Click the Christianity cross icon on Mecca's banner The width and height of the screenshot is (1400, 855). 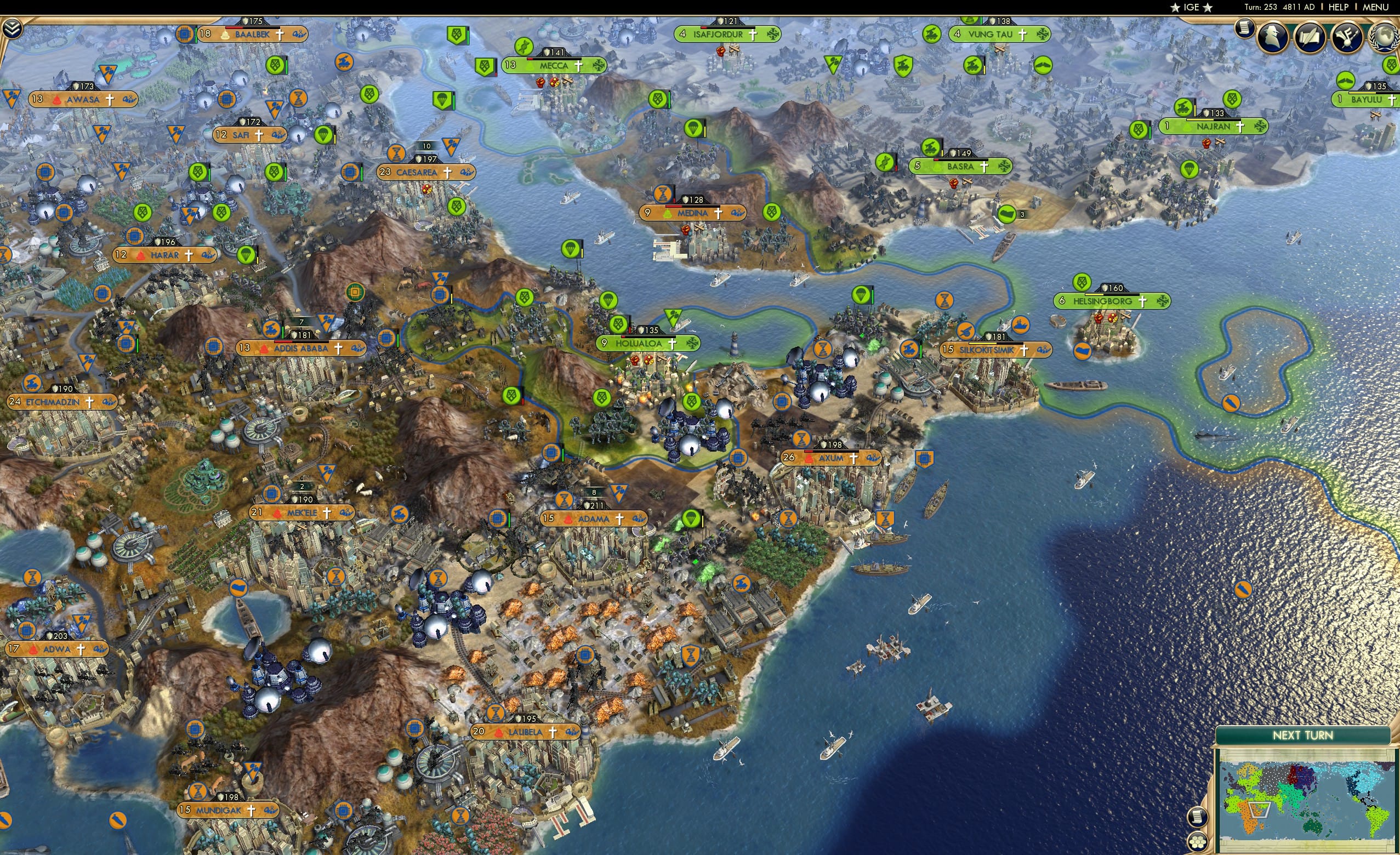(x=578, y=66)
